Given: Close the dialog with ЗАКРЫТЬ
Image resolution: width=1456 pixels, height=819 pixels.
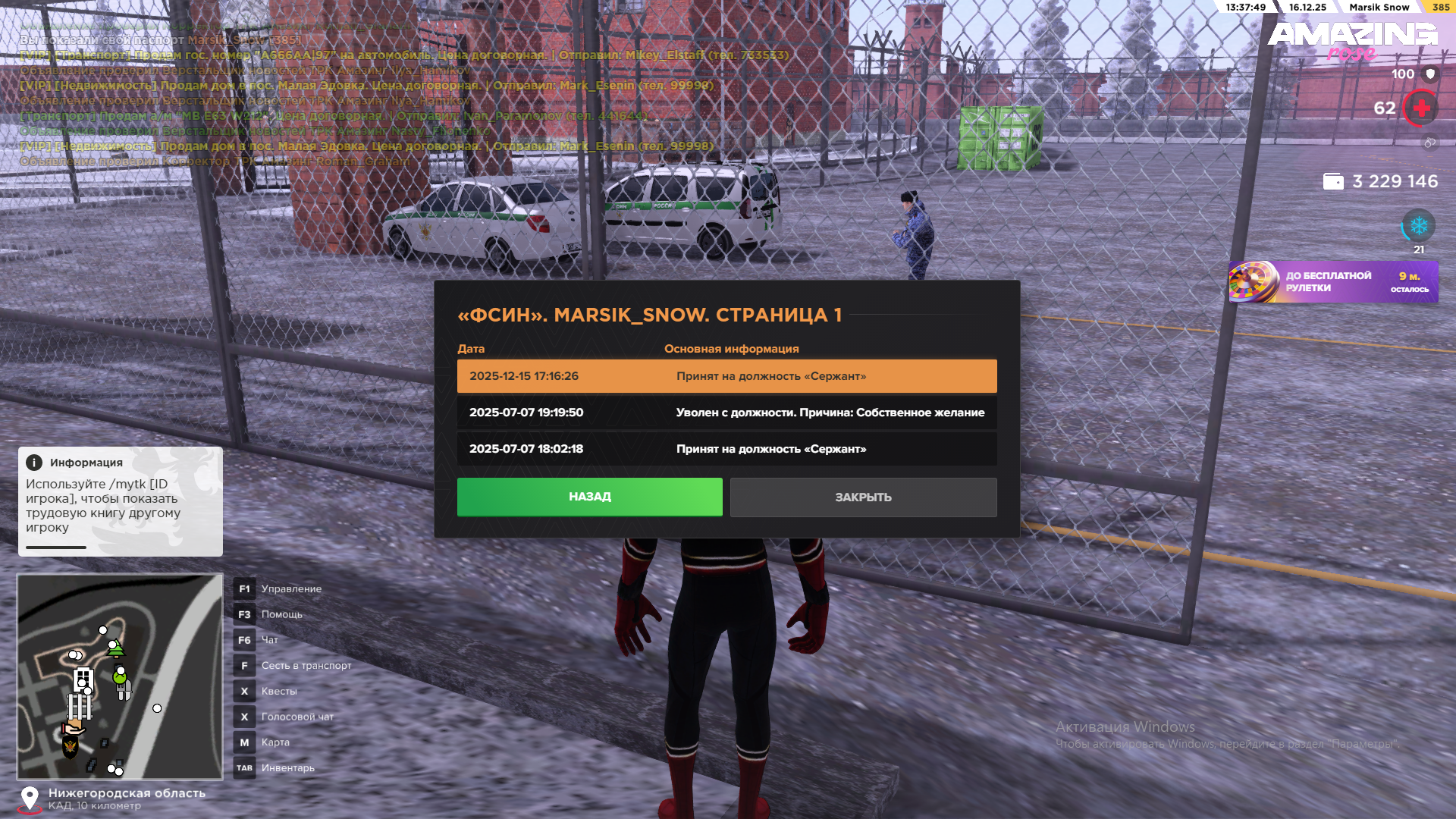Looking at the screenshot, I should tap(863, 497).
